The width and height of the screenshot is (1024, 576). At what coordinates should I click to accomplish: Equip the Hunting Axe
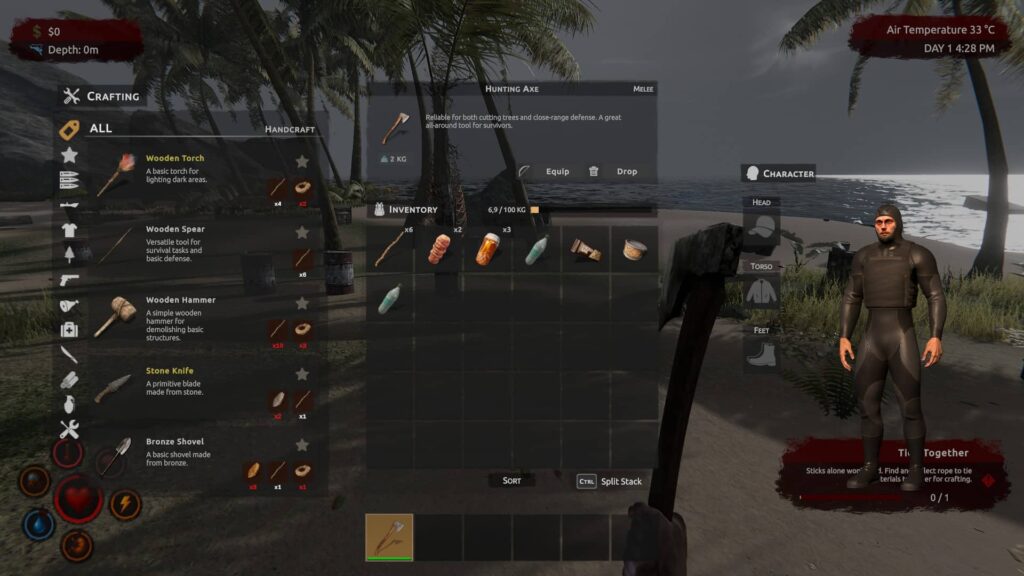548,172
